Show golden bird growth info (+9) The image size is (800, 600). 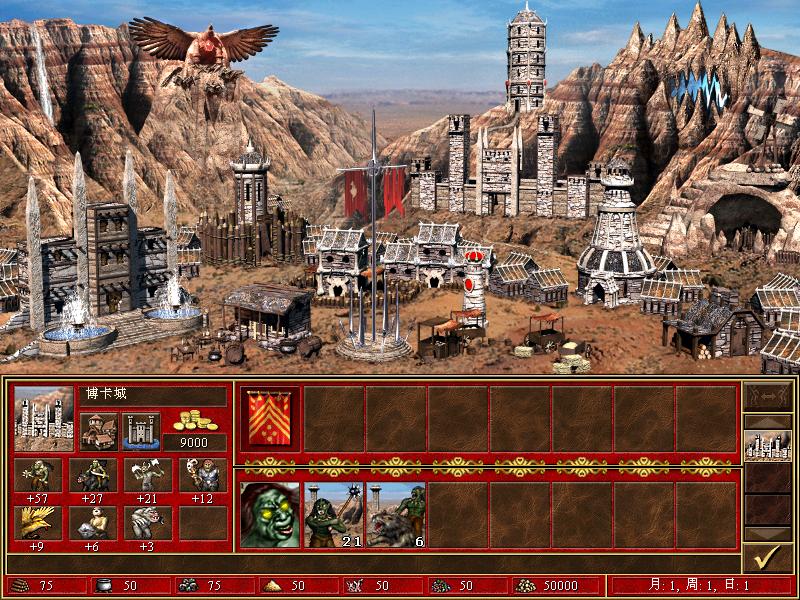coord(38,523)
